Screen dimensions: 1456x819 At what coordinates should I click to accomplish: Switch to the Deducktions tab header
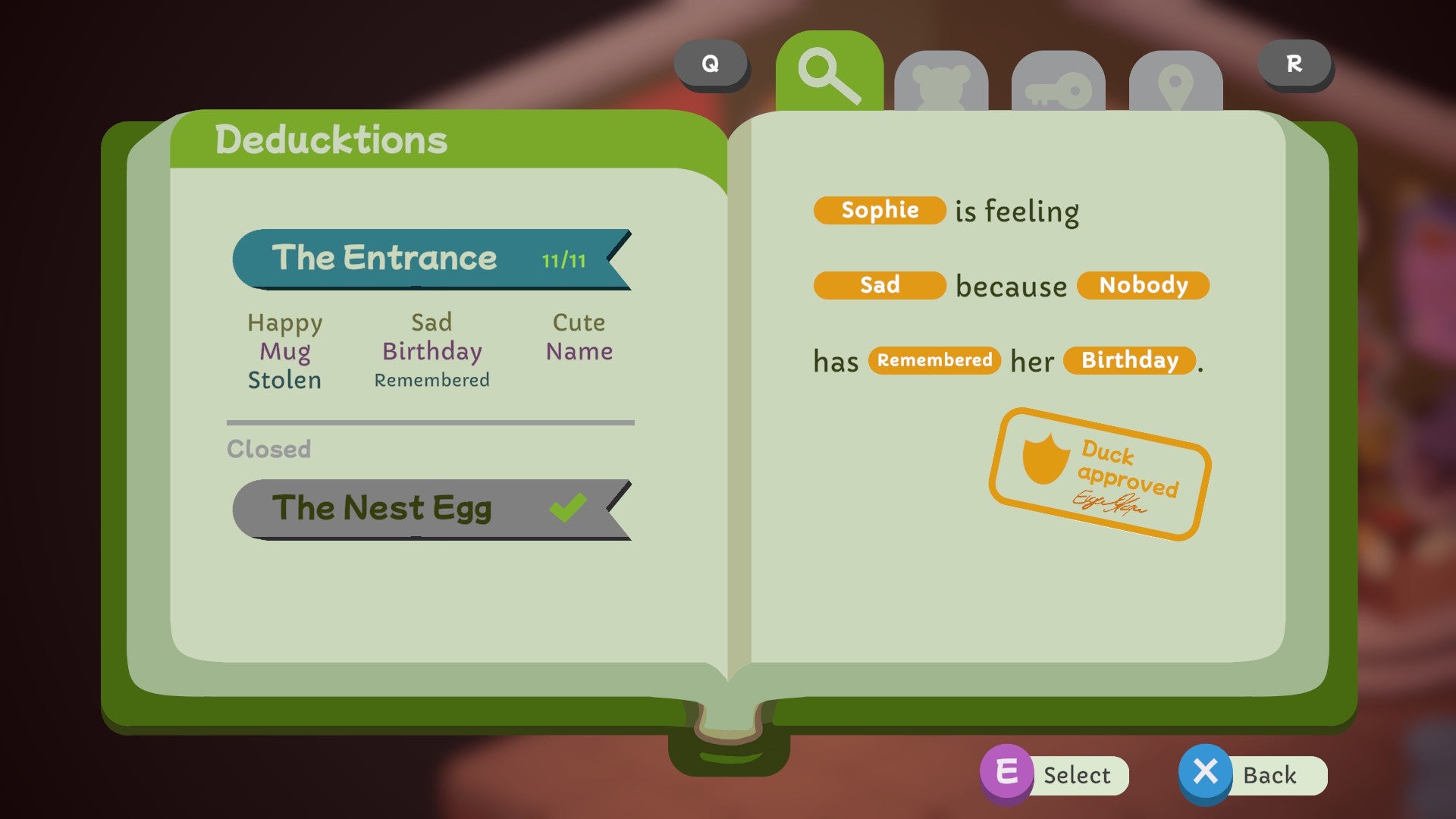click(331, 138)
